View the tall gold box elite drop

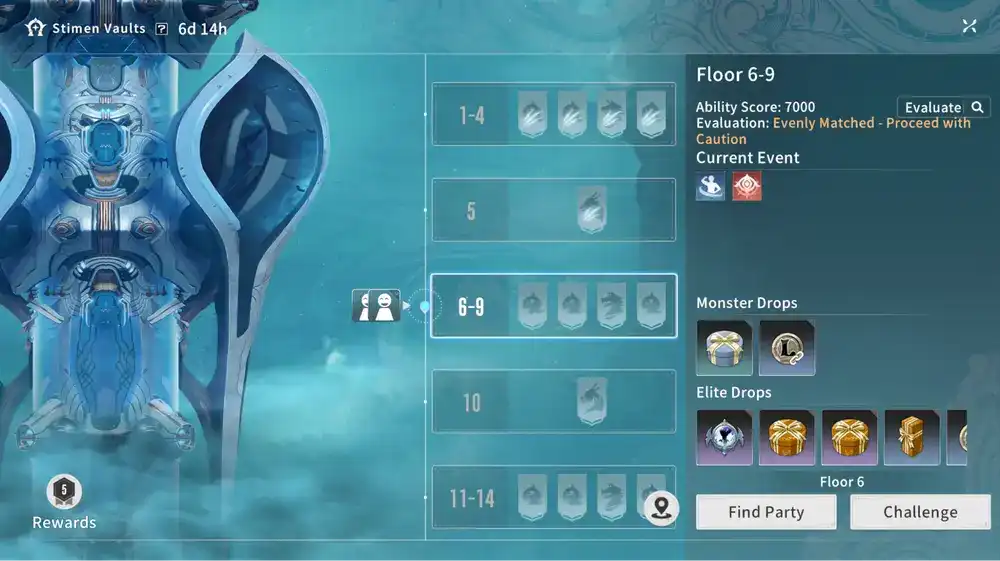click(x=912, y=437)
